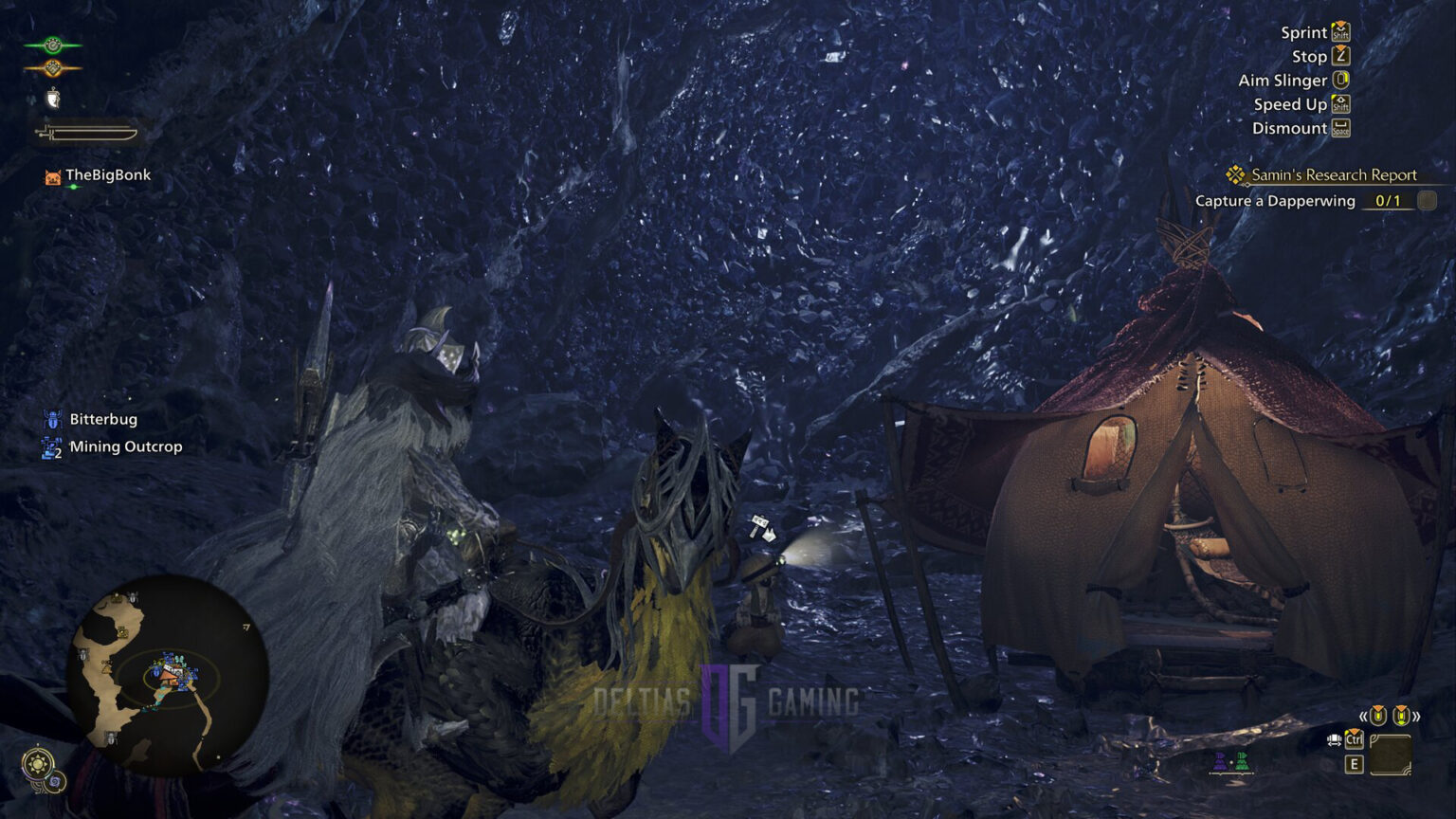
Task: Choose Mining Outcrop from the nearby list
Action: point(125,446)
